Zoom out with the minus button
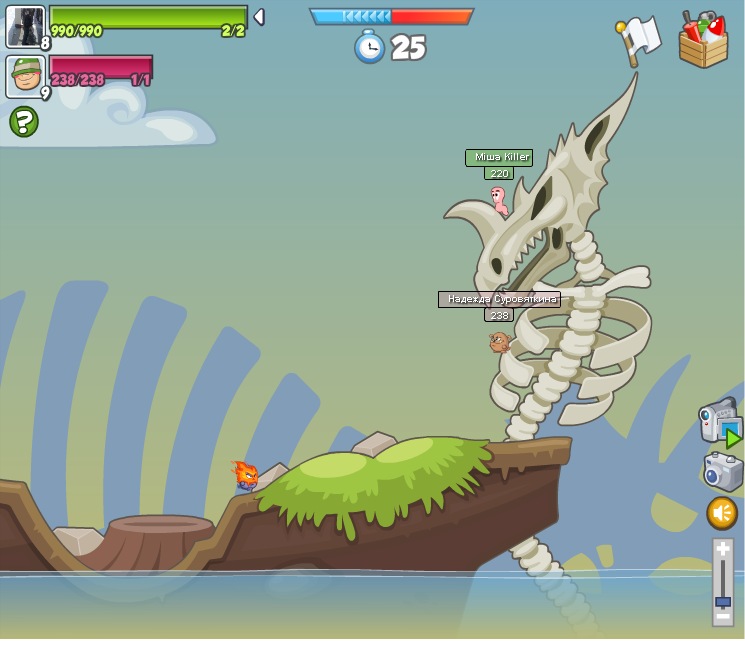This screenshot has height=650, width=745. point(723,616)
